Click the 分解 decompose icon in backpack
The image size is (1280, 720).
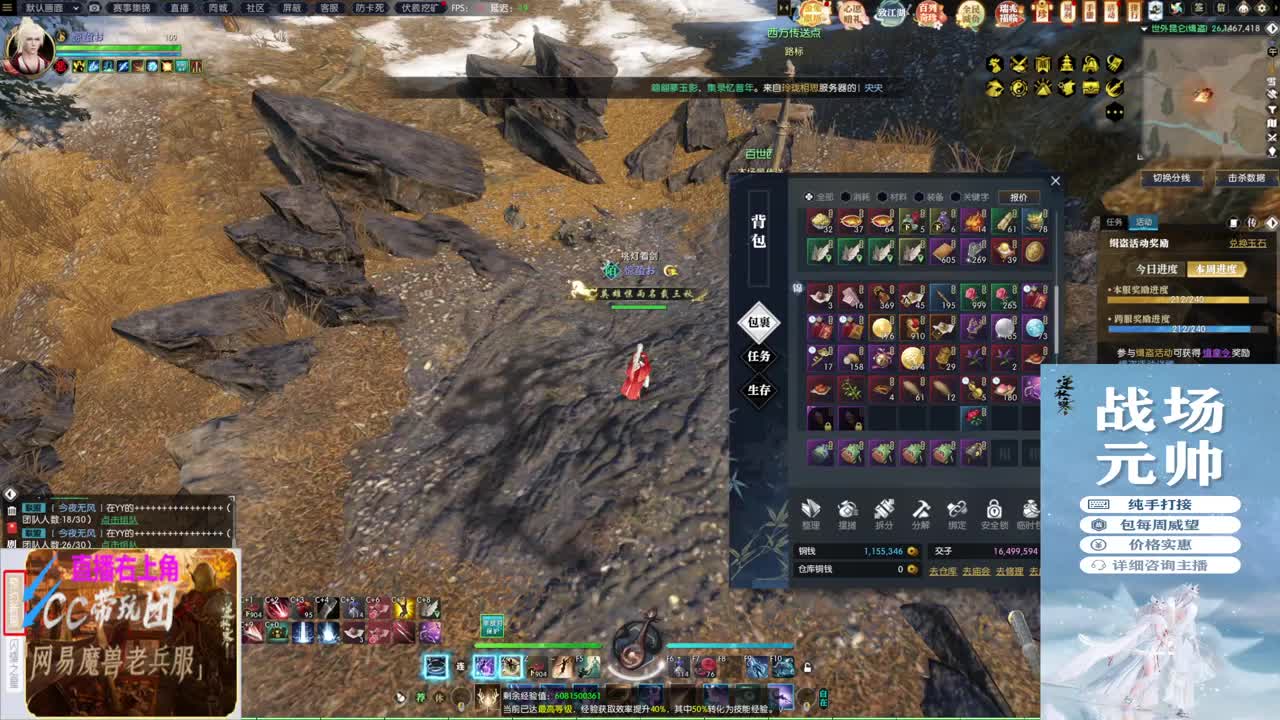[x=920, y=511]
